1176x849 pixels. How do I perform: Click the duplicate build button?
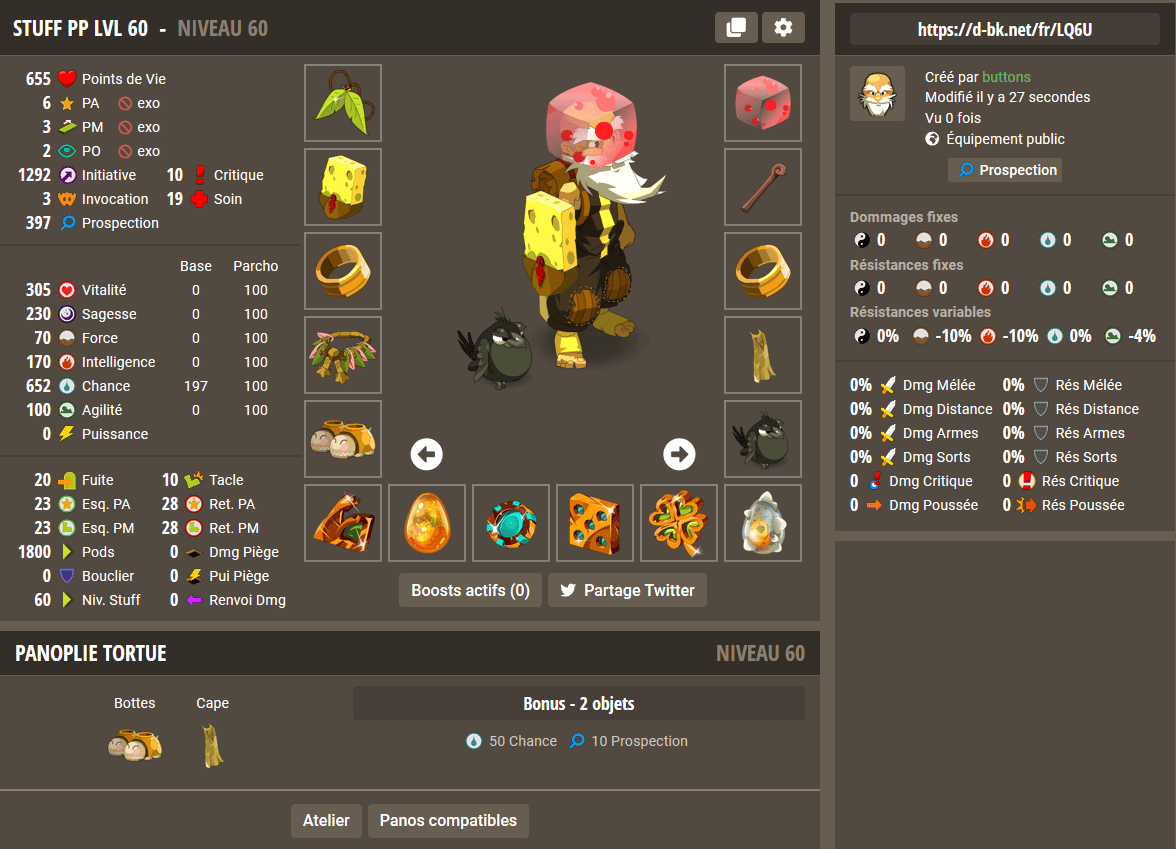[x=736, y=28]
